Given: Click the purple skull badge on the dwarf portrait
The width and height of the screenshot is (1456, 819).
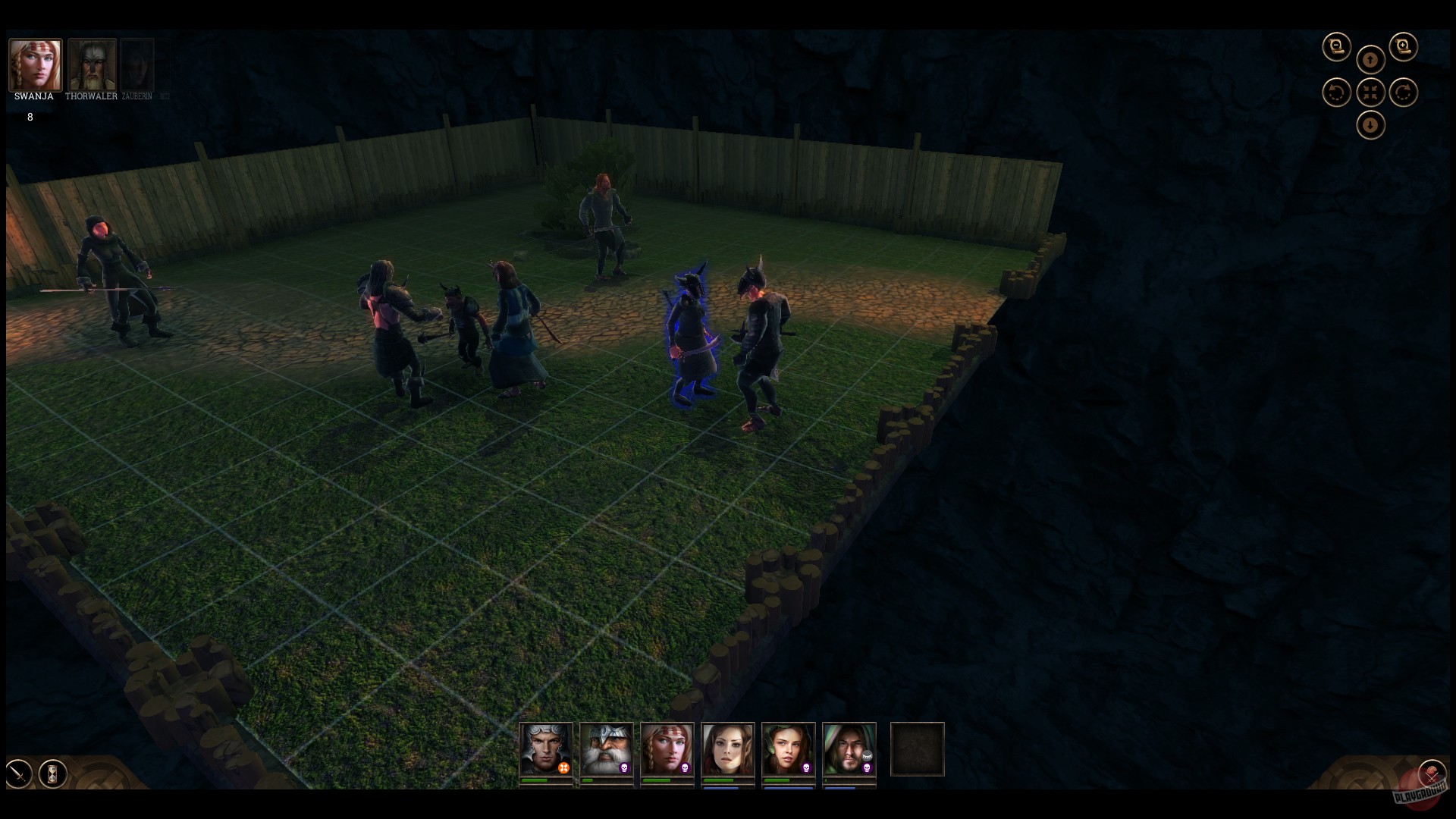Looking at the screenshot, I should (624, 768).
